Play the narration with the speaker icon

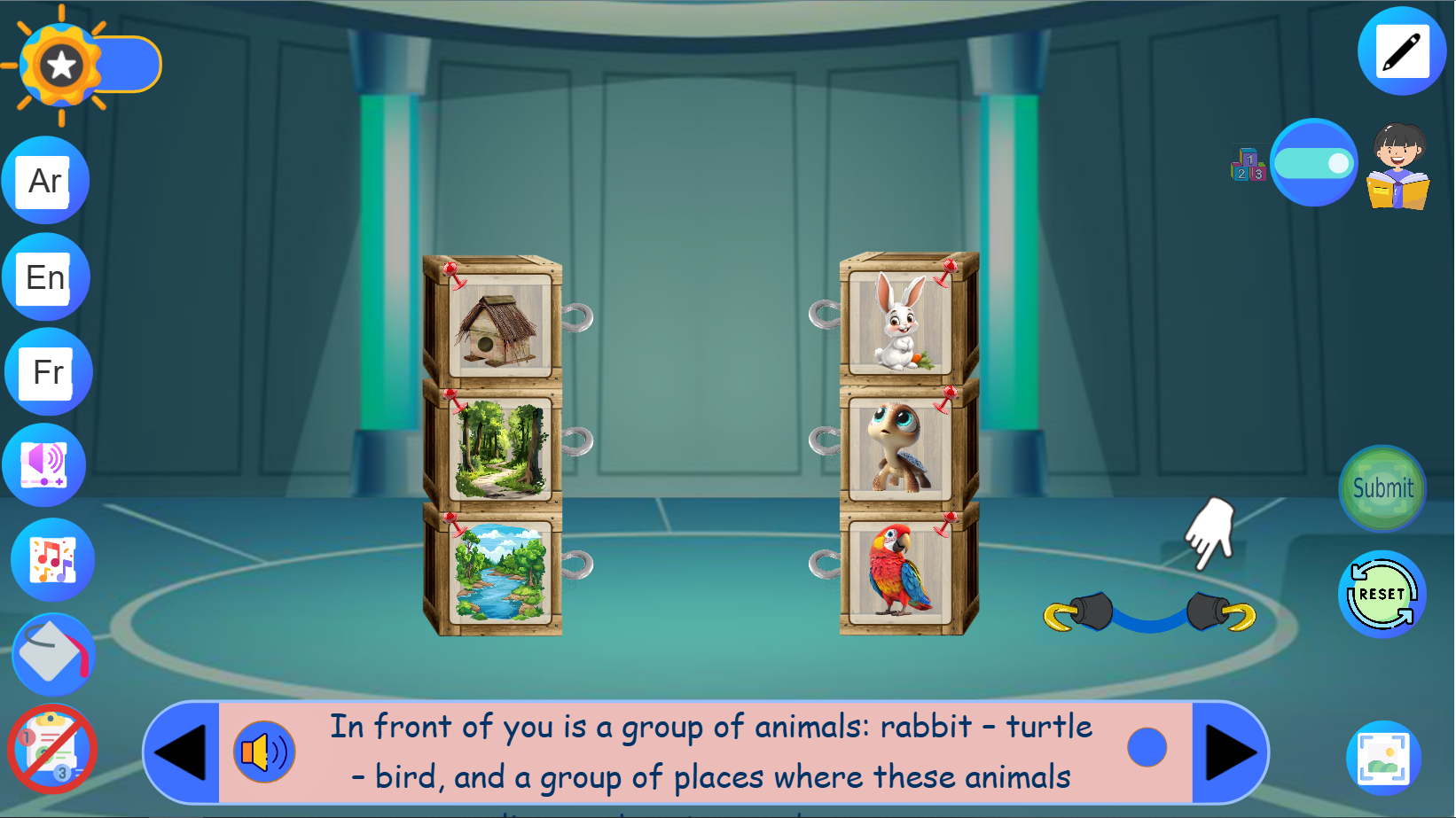(263, 751)
